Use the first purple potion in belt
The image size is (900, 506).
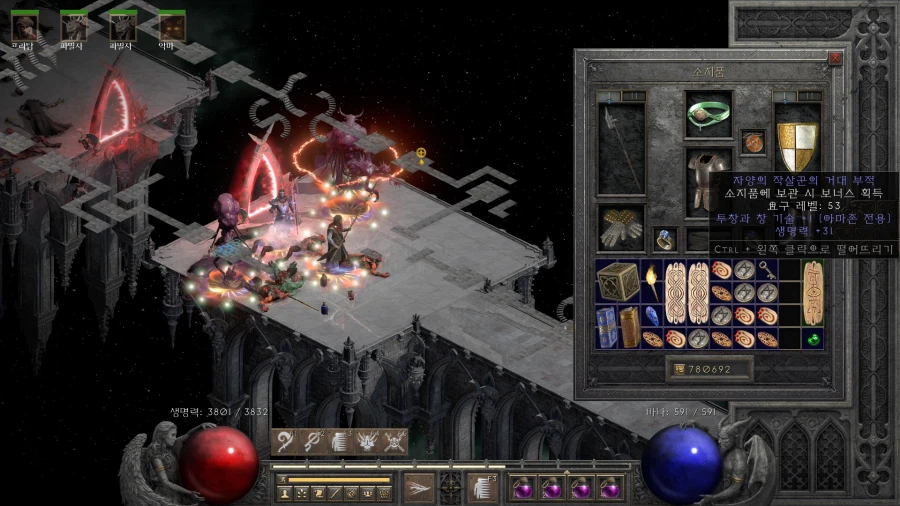(x=523, y=488)
